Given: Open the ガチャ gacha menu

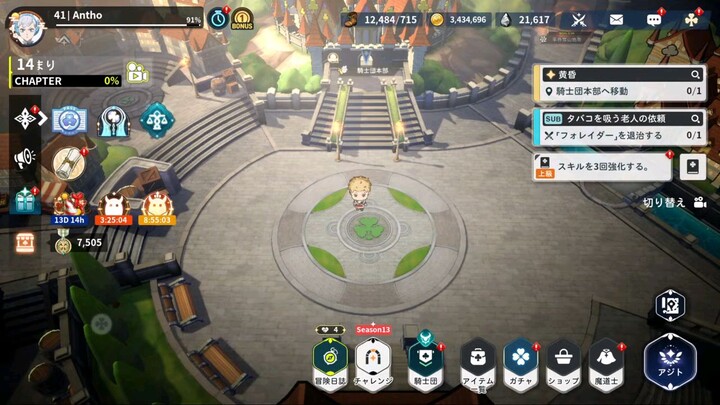Looking at the screenshot, I should click(x=520, y=362).
